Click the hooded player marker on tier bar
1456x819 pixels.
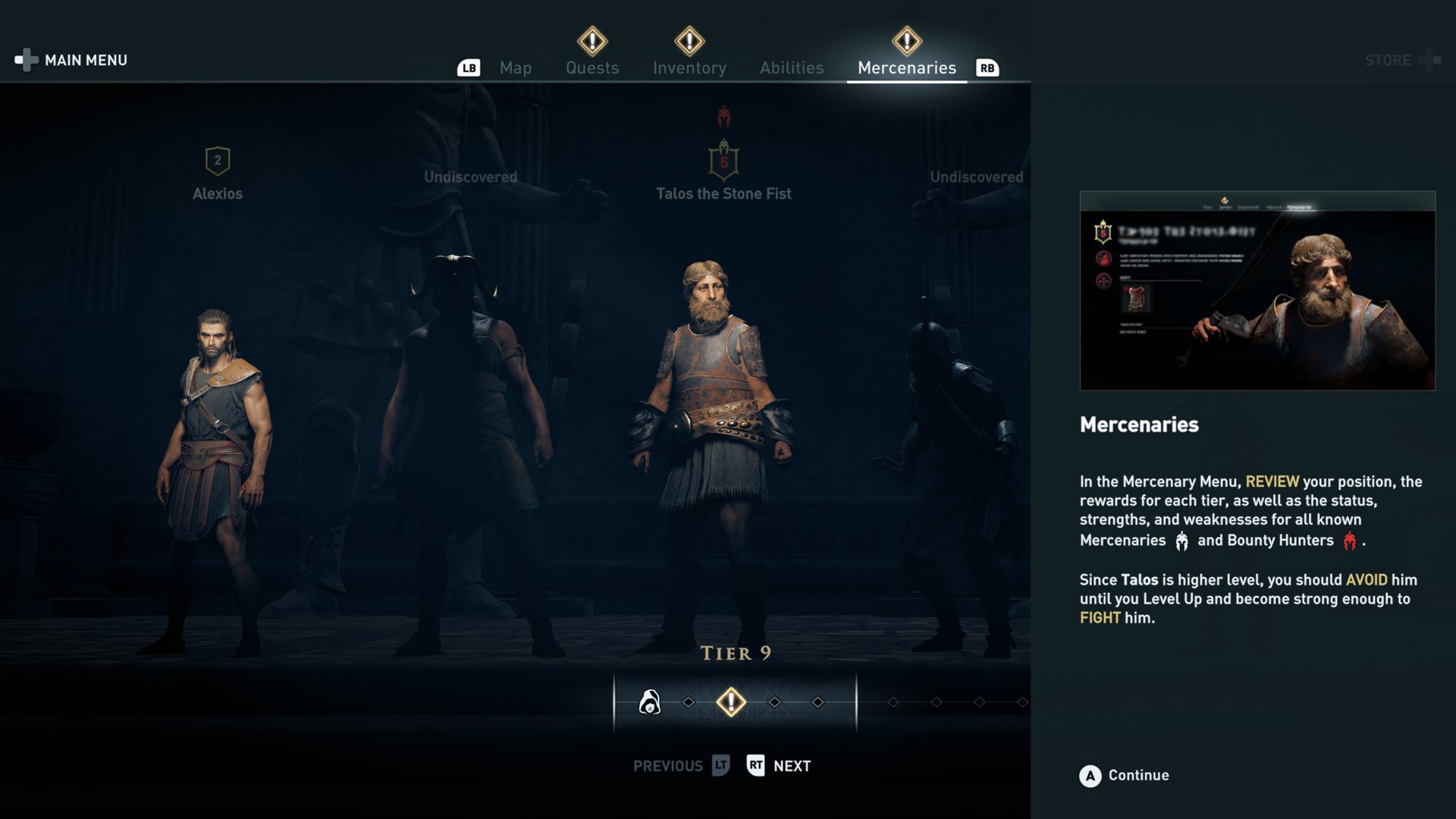pos(649,702)
